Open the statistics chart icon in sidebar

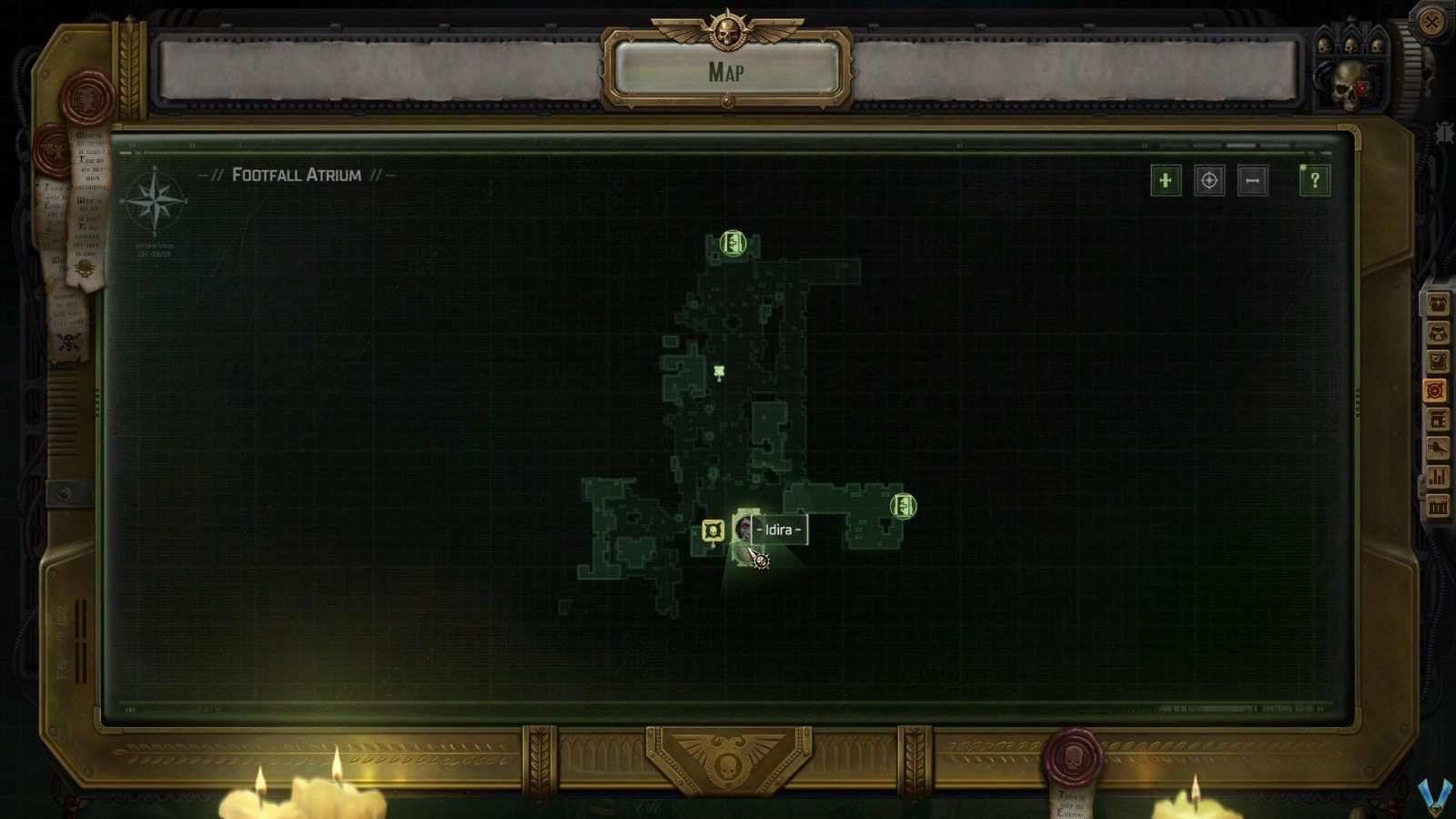click(x=1436, y=476)
